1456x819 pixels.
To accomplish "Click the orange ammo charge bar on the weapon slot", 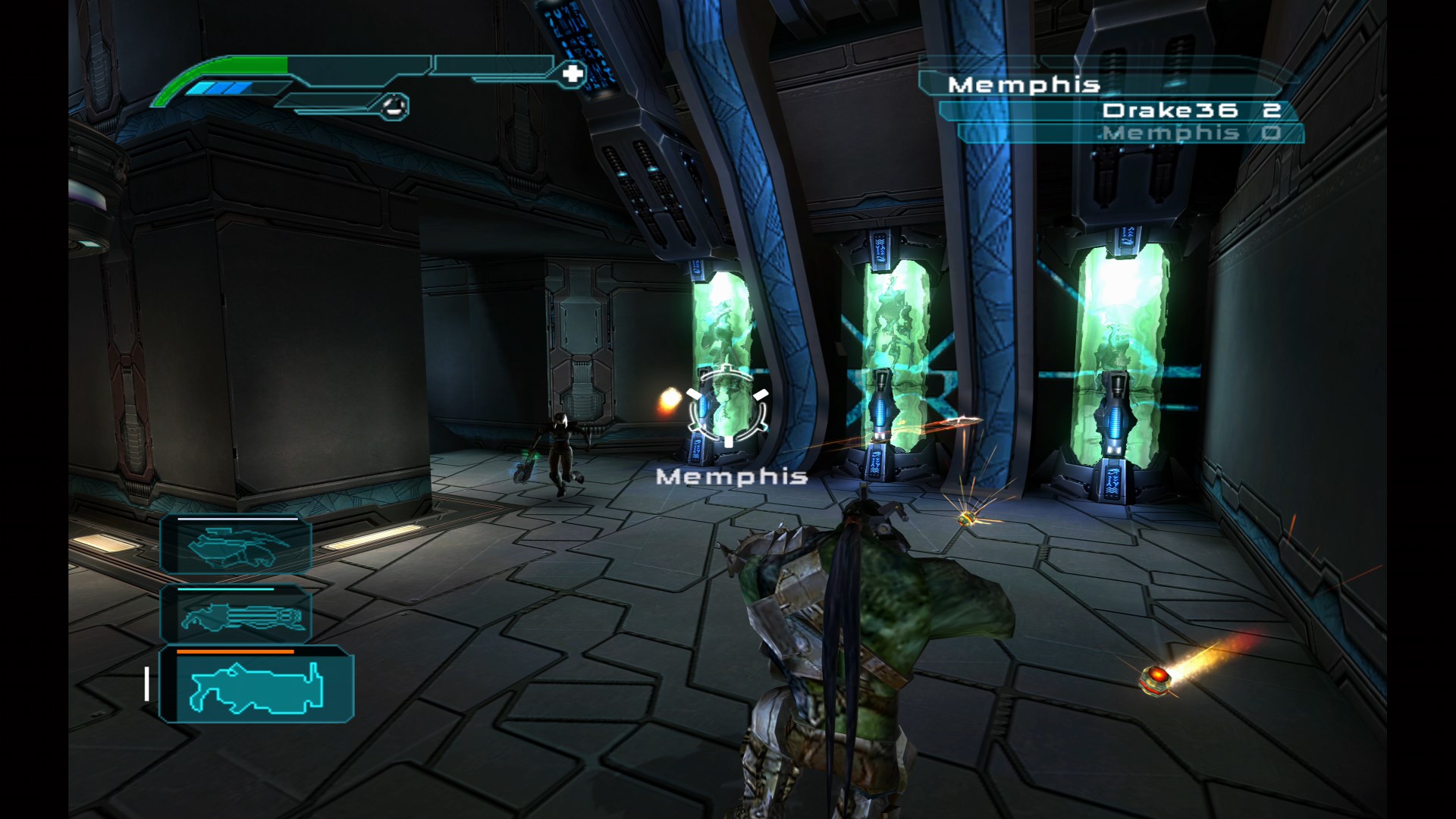I will click(x=235, y=653).
